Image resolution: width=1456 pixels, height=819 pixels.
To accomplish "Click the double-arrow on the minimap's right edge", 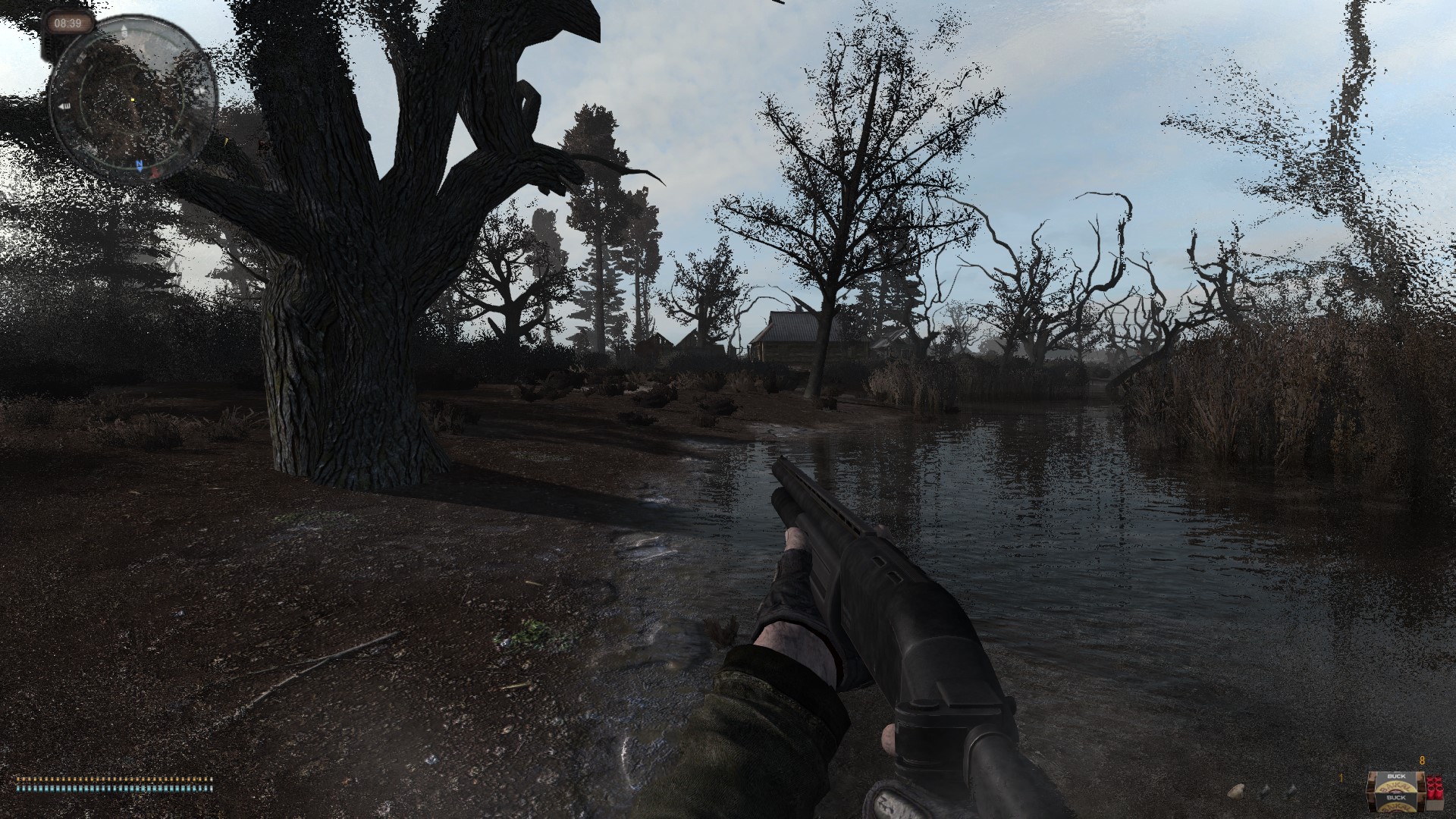I will tap(202, 89).
